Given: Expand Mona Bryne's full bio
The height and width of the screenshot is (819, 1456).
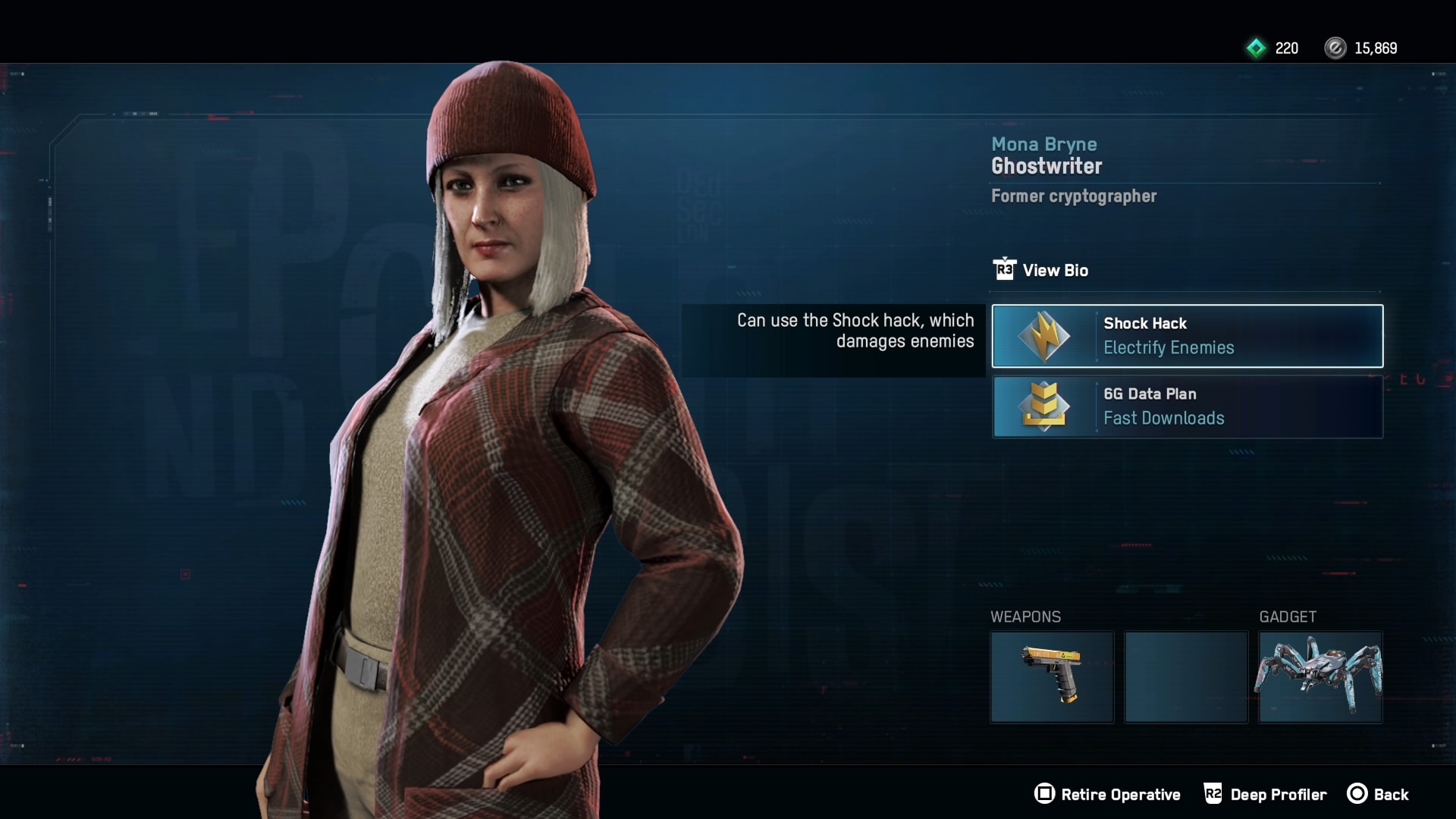Looking at the screenshot, I should pyautogui.click(x=1056, y=270).
